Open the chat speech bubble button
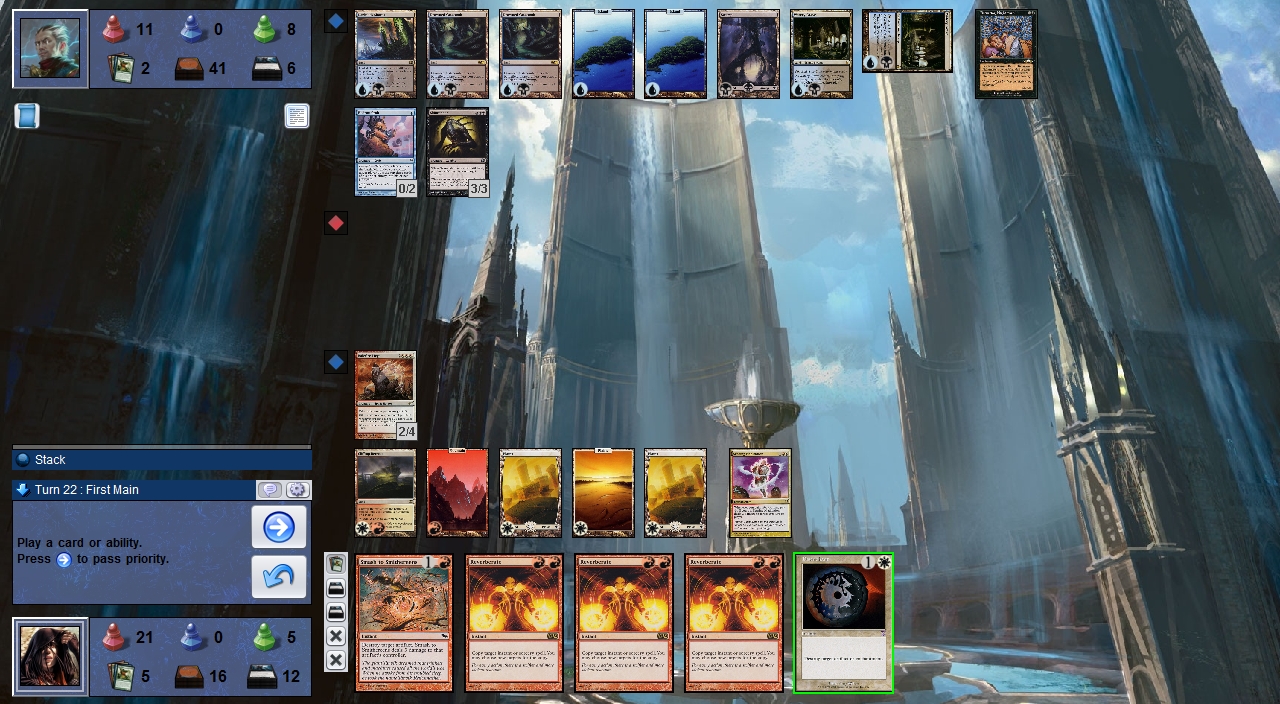Screen dimensions: 1280x704 pyautogui.click(x=269, y=490)
